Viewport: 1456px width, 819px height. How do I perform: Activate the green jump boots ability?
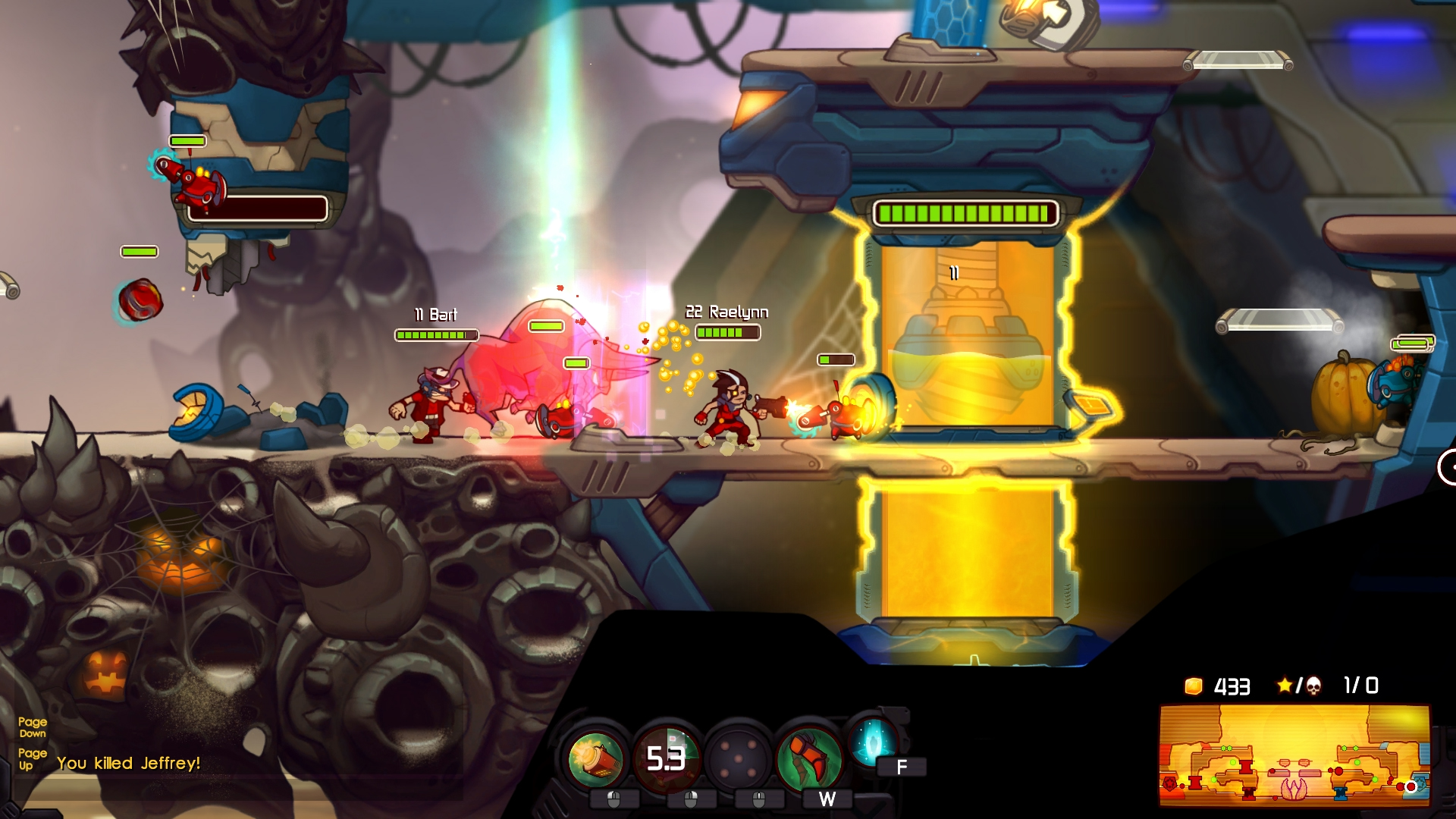pos(808,758)
